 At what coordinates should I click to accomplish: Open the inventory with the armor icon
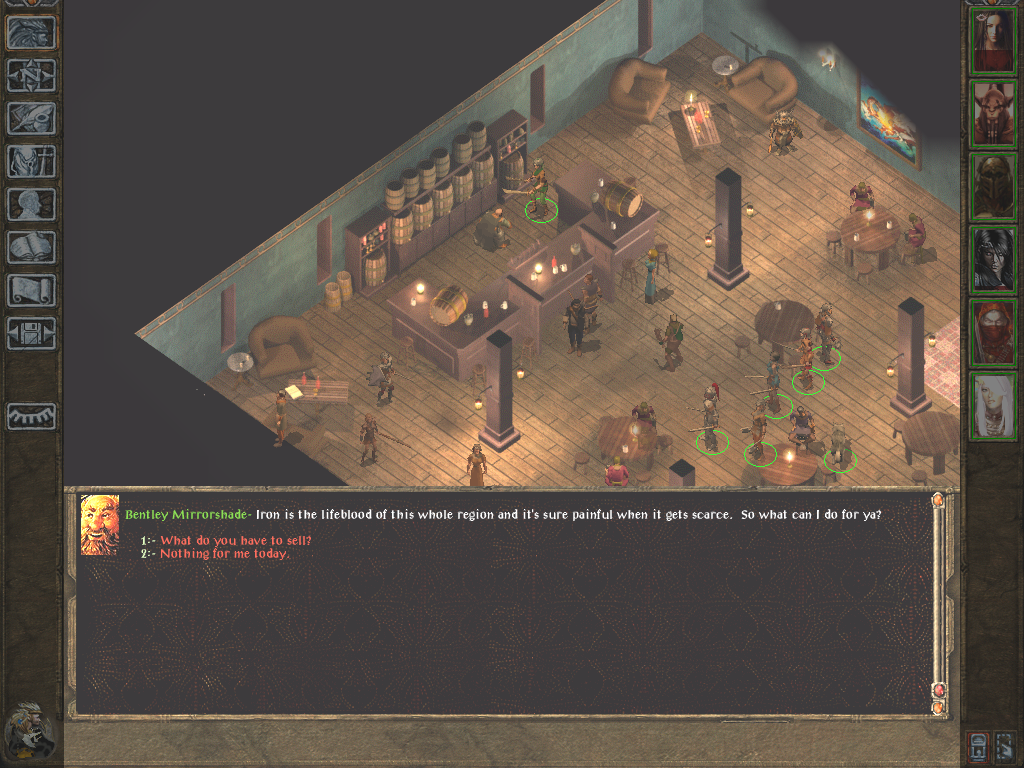click(31, 161)
